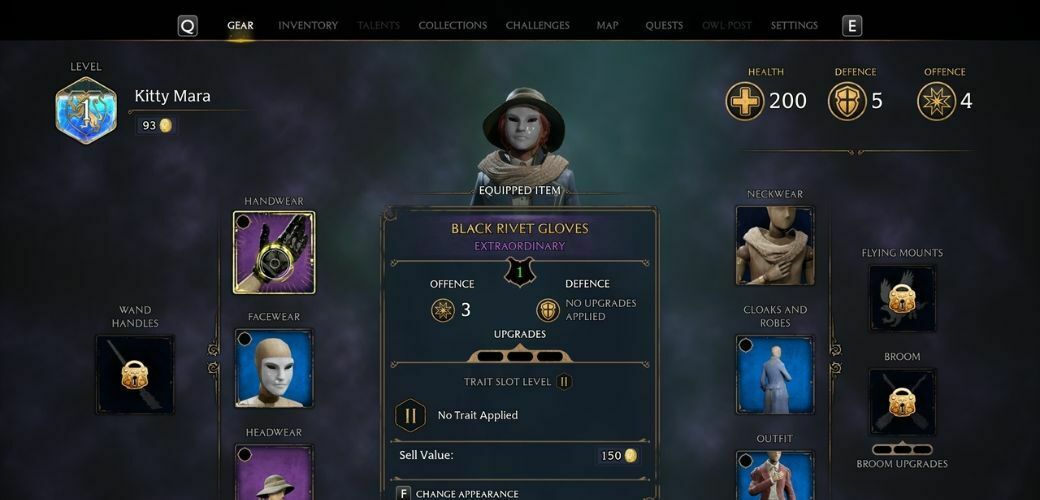Open the Map tab
The width and height of the screenshot is (1040, 500).
tap(607, 25)
